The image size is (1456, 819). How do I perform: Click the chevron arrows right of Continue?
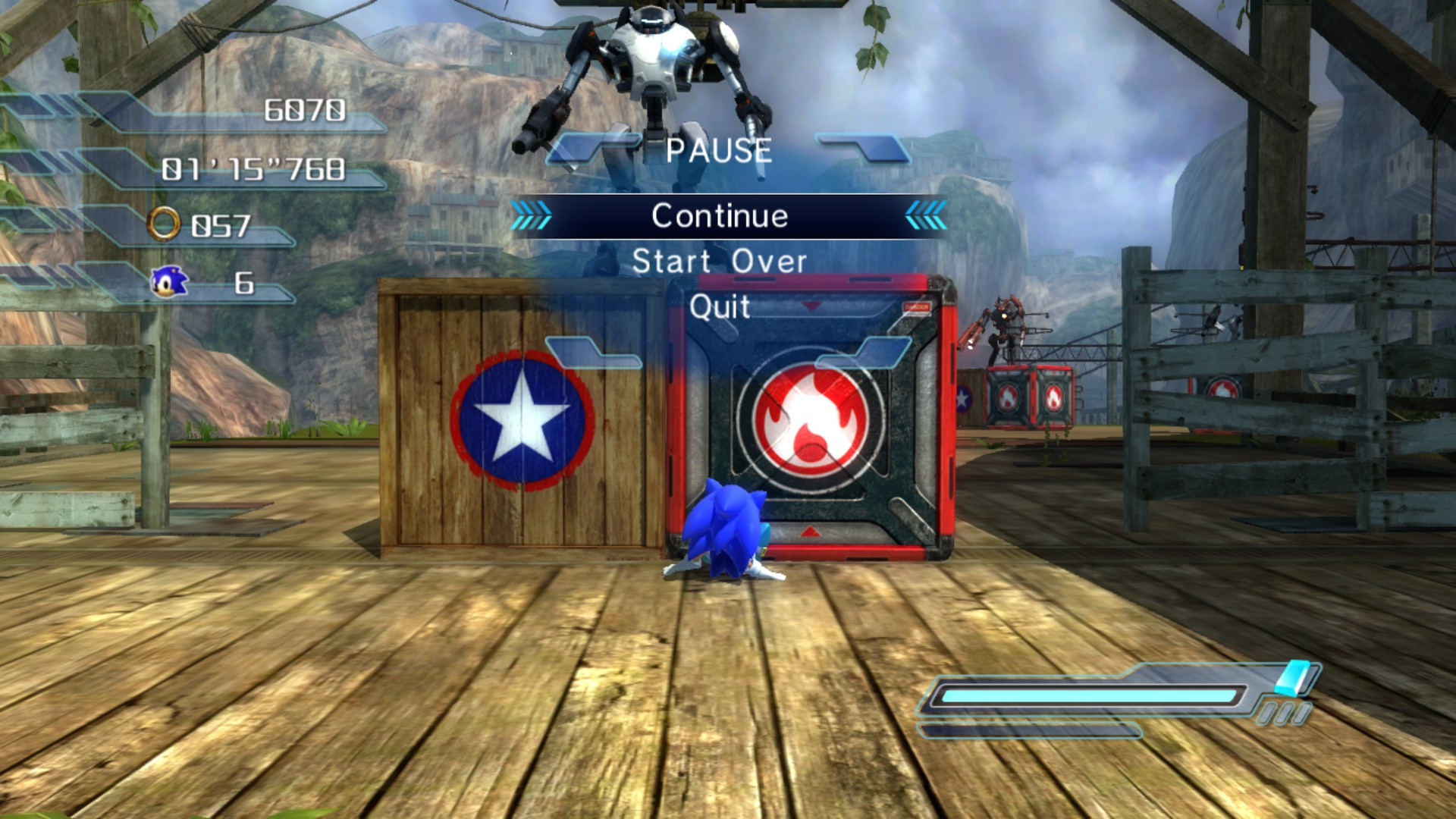click(x=927, y=215)
